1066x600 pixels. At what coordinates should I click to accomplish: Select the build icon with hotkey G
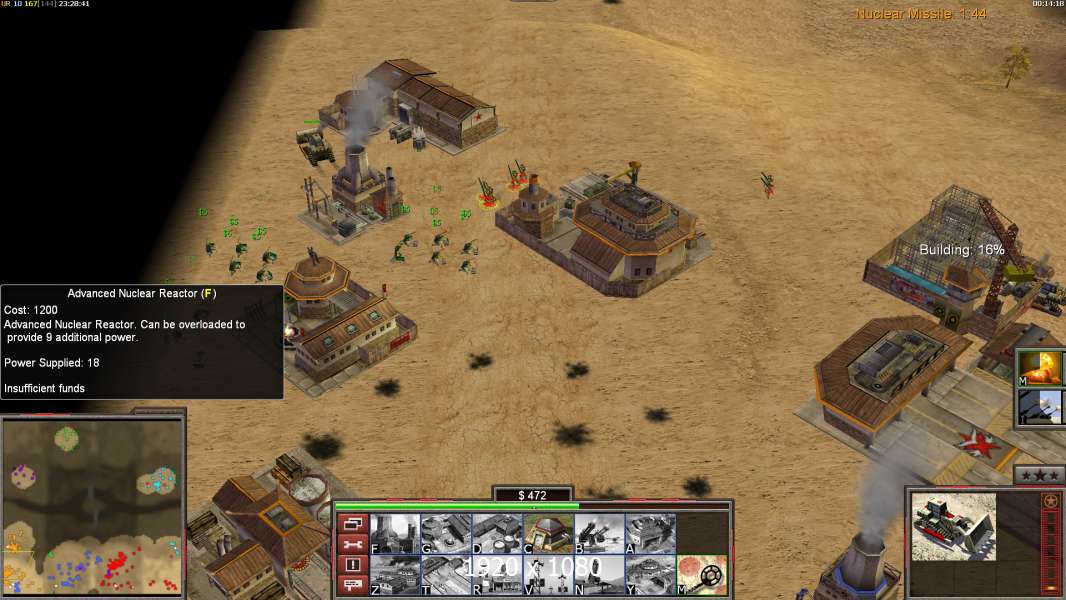click(x=446, y=533)
